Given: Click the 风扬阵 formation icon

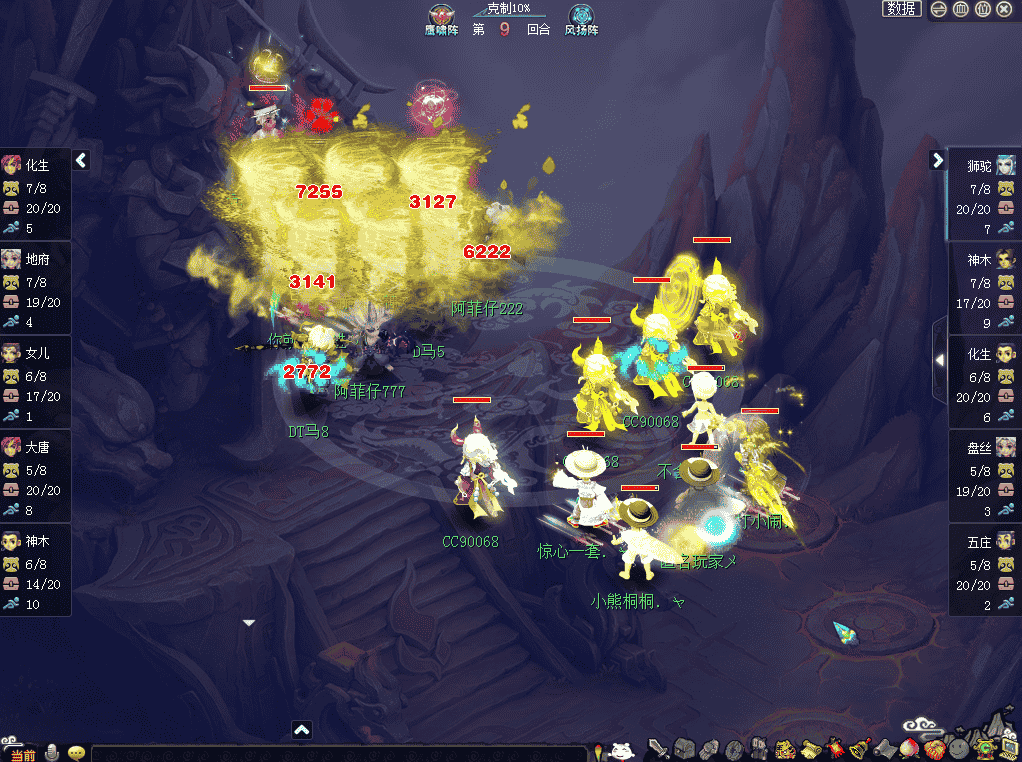Looking at the screenshot, I should [x=581, y=16].
